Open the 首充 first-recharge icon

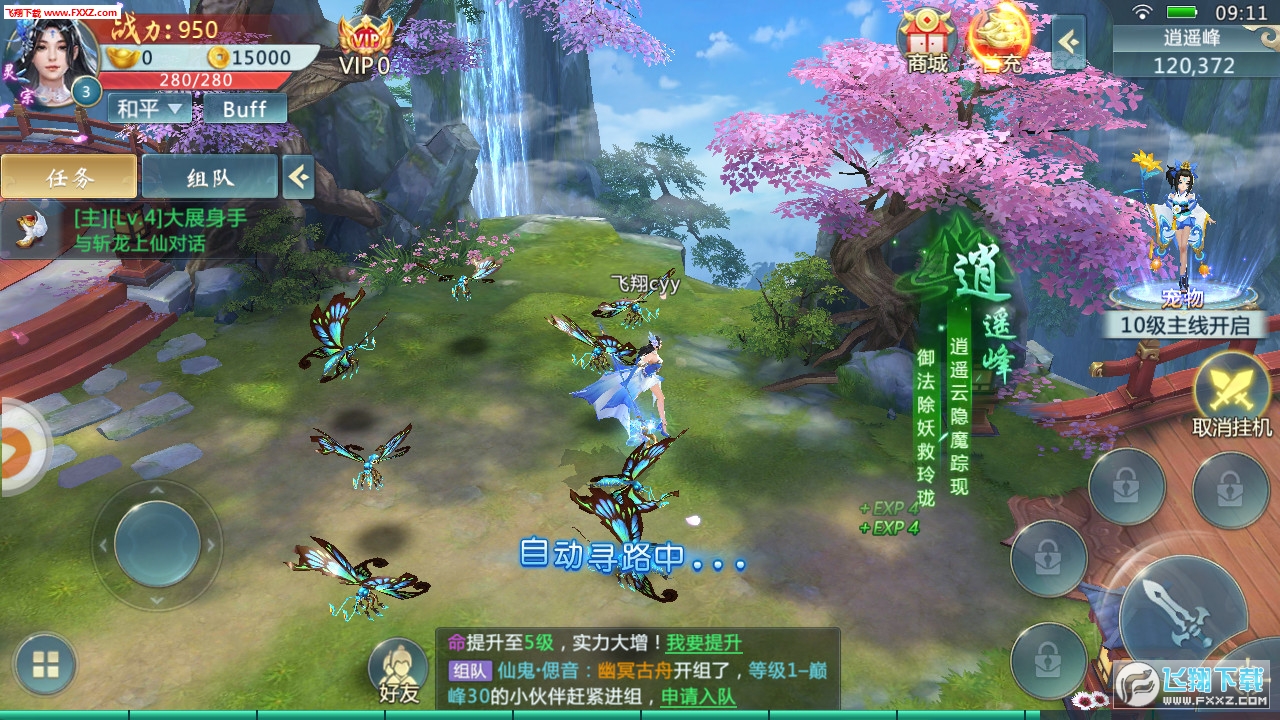coord(998,40)
